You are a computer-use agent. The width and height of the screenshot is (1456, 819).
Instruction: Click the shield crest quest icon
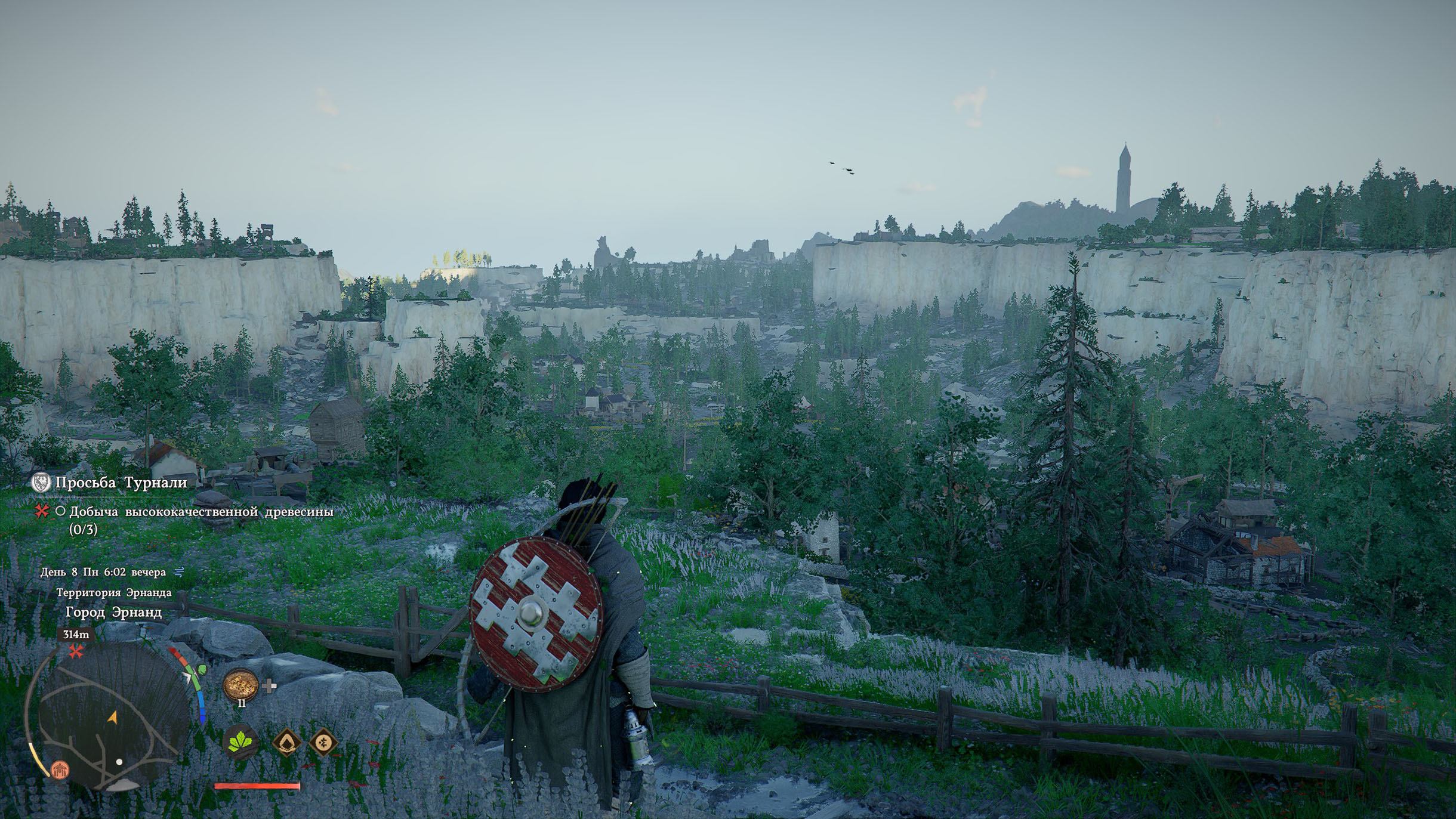pyautogui.click(x=41, y=483)
